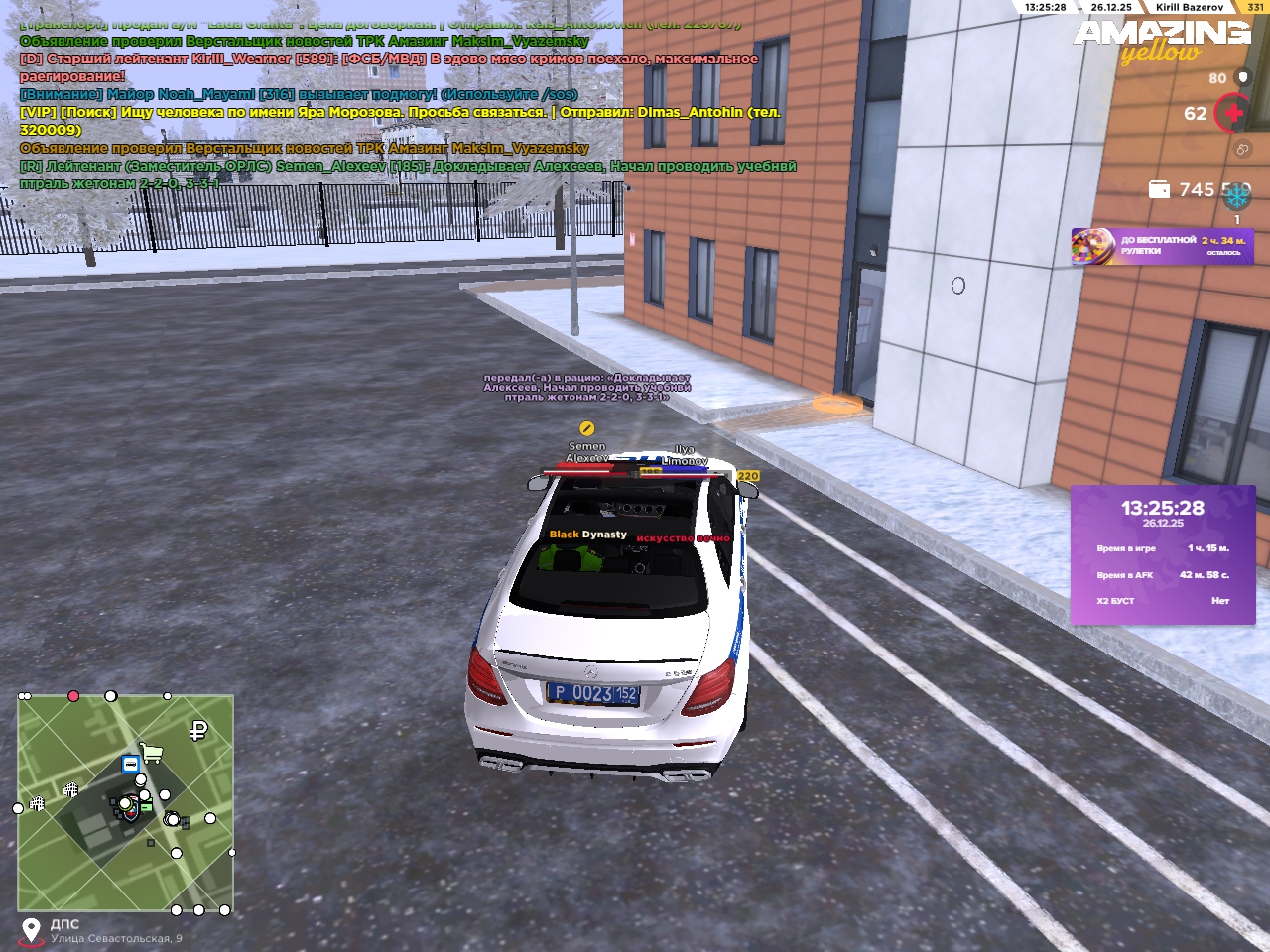Select the ruble marker on the minimap
This screenshot has height=952, width=1270.
pos(198,731)
